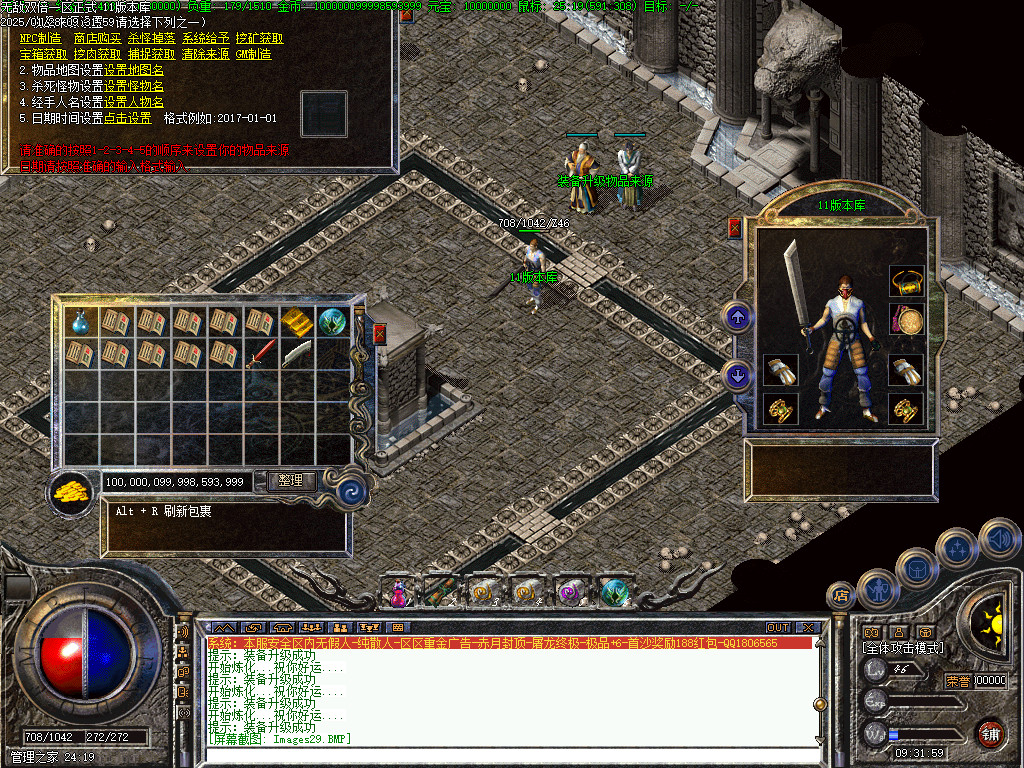Open the 设置地图名 setting
This screenshot has width=1024, height=768.
(134, 71)
